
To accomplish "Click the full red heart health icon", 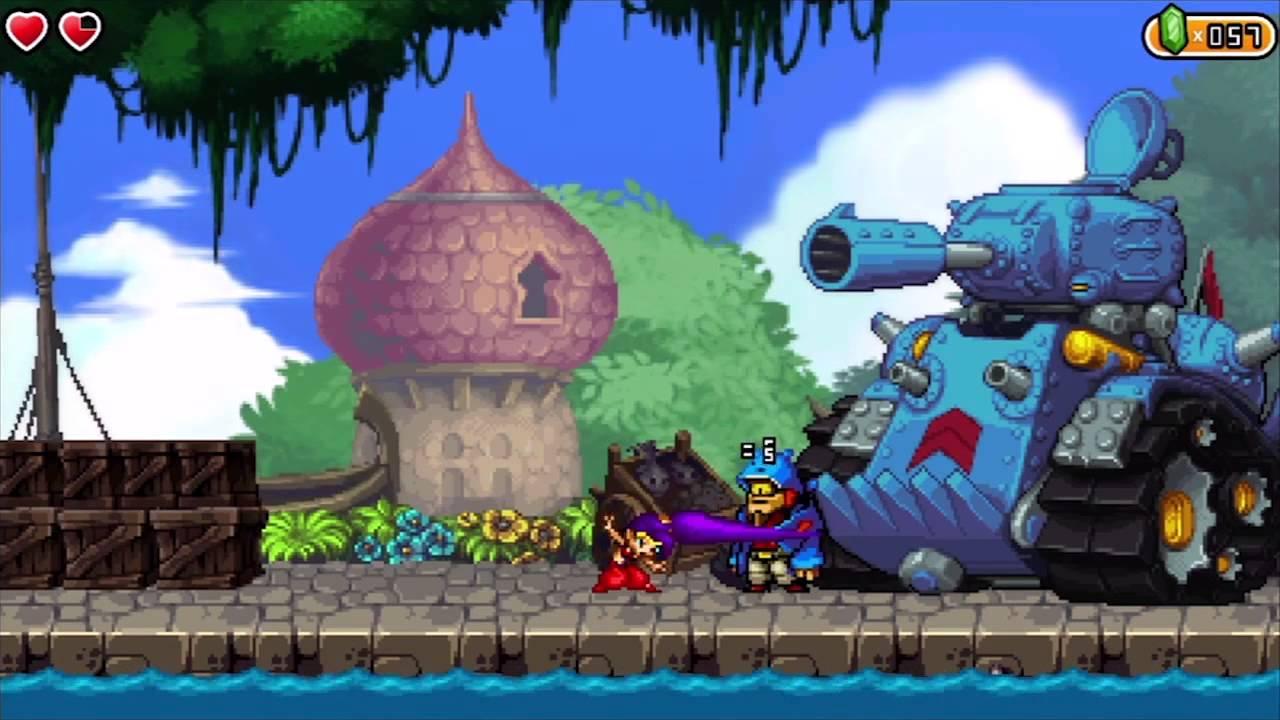I will click(x=27, y=30).
